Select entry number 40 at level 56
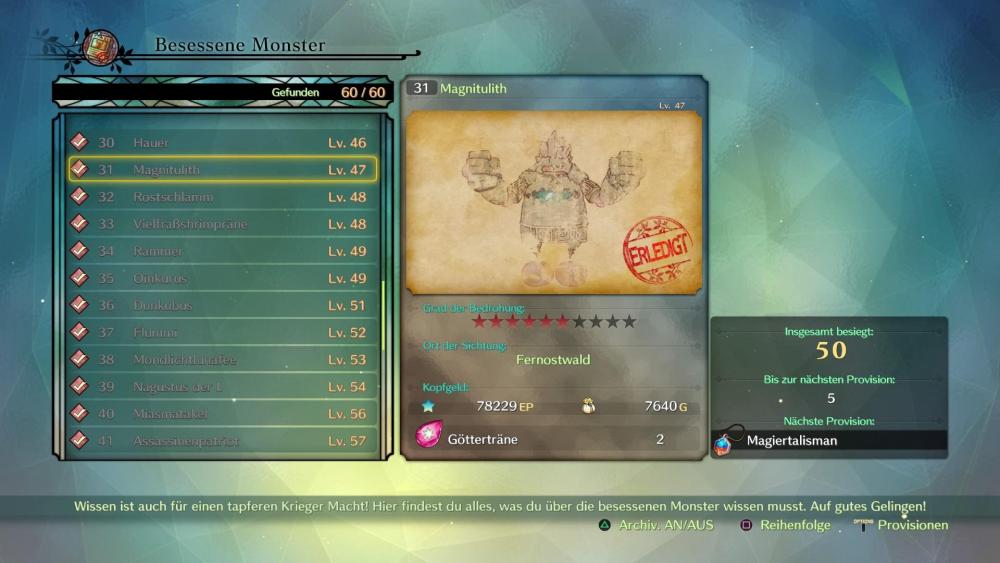The height and width of the screenshot is (563, 1000). 222,413
